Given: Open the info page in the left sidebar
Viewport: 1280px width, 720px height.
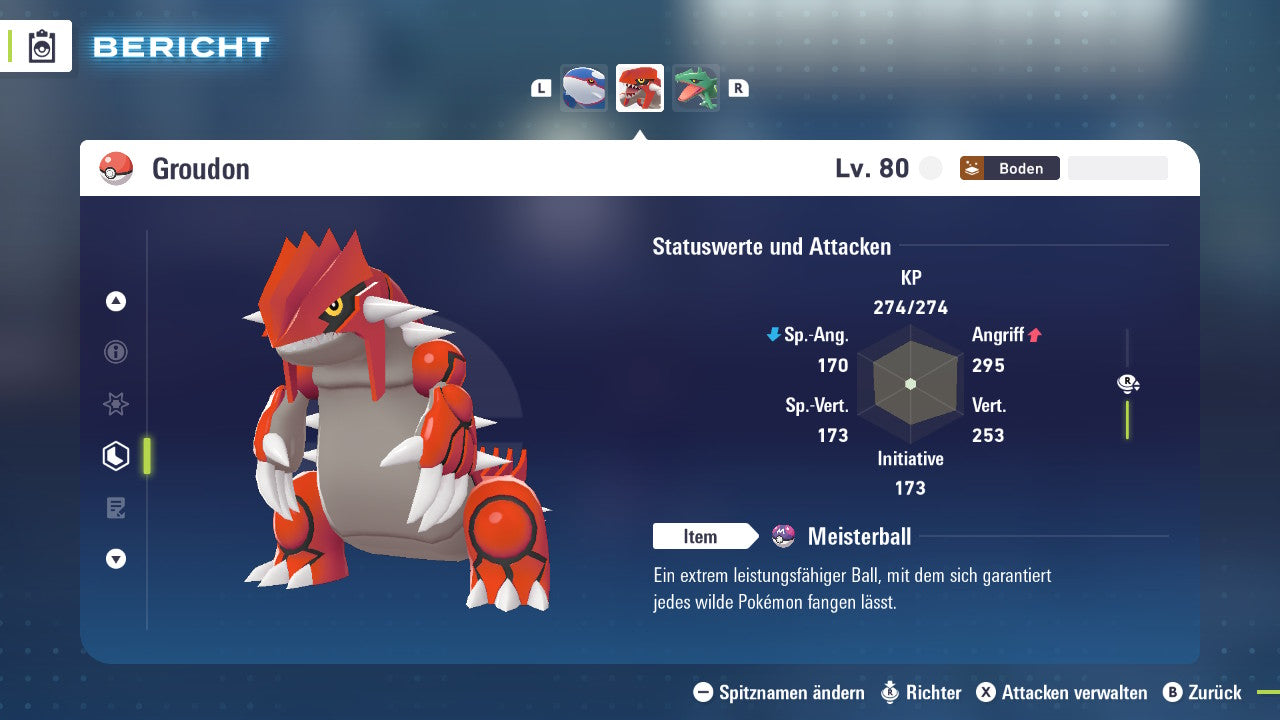Looking at the screenshot, I should point(115,352).
